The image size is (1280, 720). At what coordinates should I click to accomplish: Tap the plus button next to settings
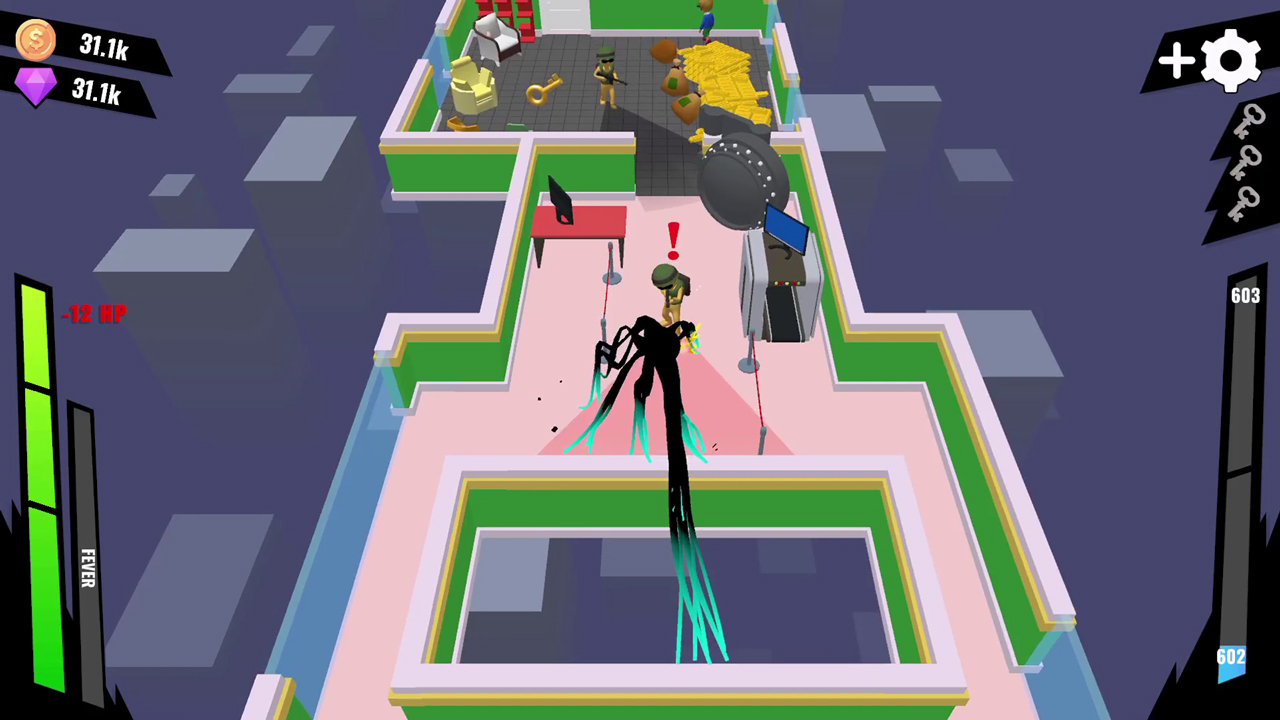[x=1176, y=62]
